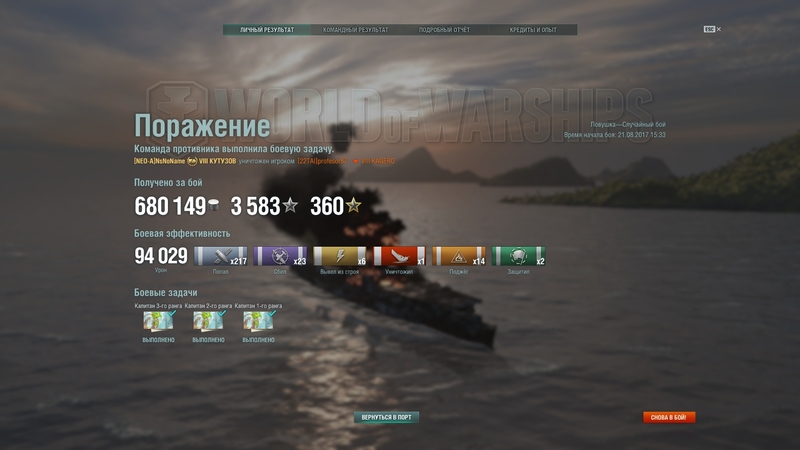Click the Попал hits ribbon
800x450 pixels.
[x=220, y=257]
